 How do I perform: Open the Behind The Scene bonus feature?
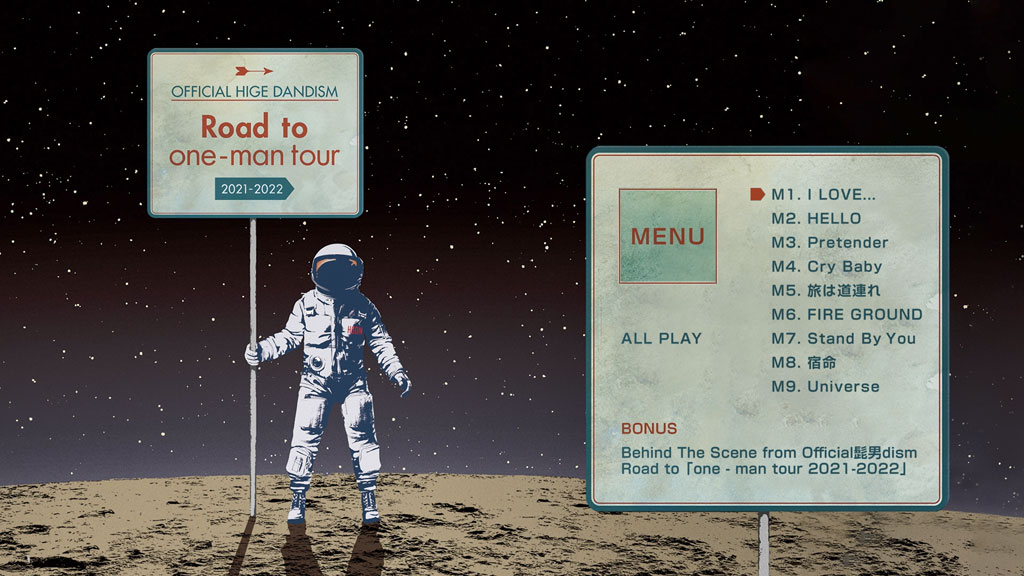coord(768,461)
